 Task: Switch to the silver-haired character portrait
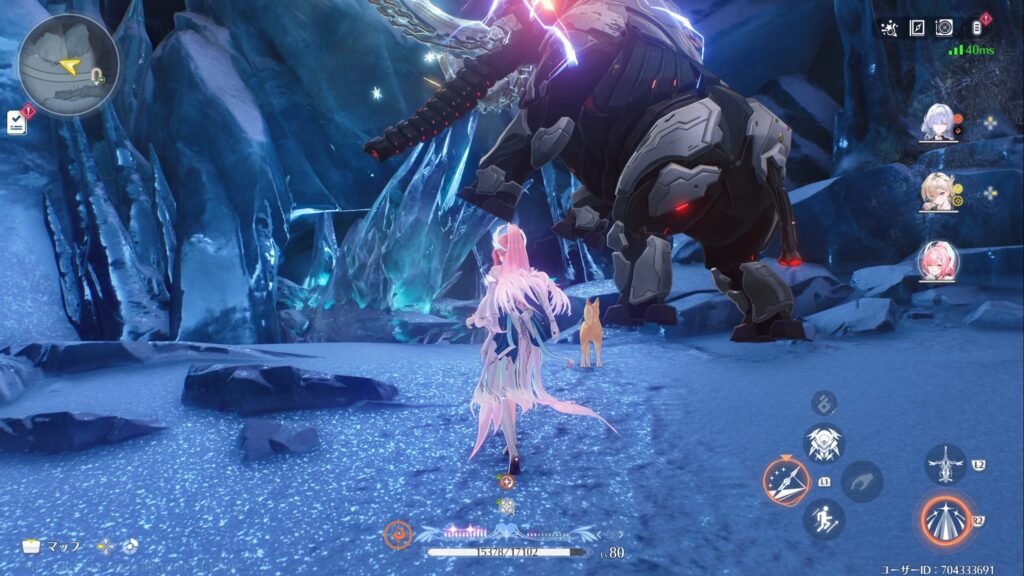[939, 123]
